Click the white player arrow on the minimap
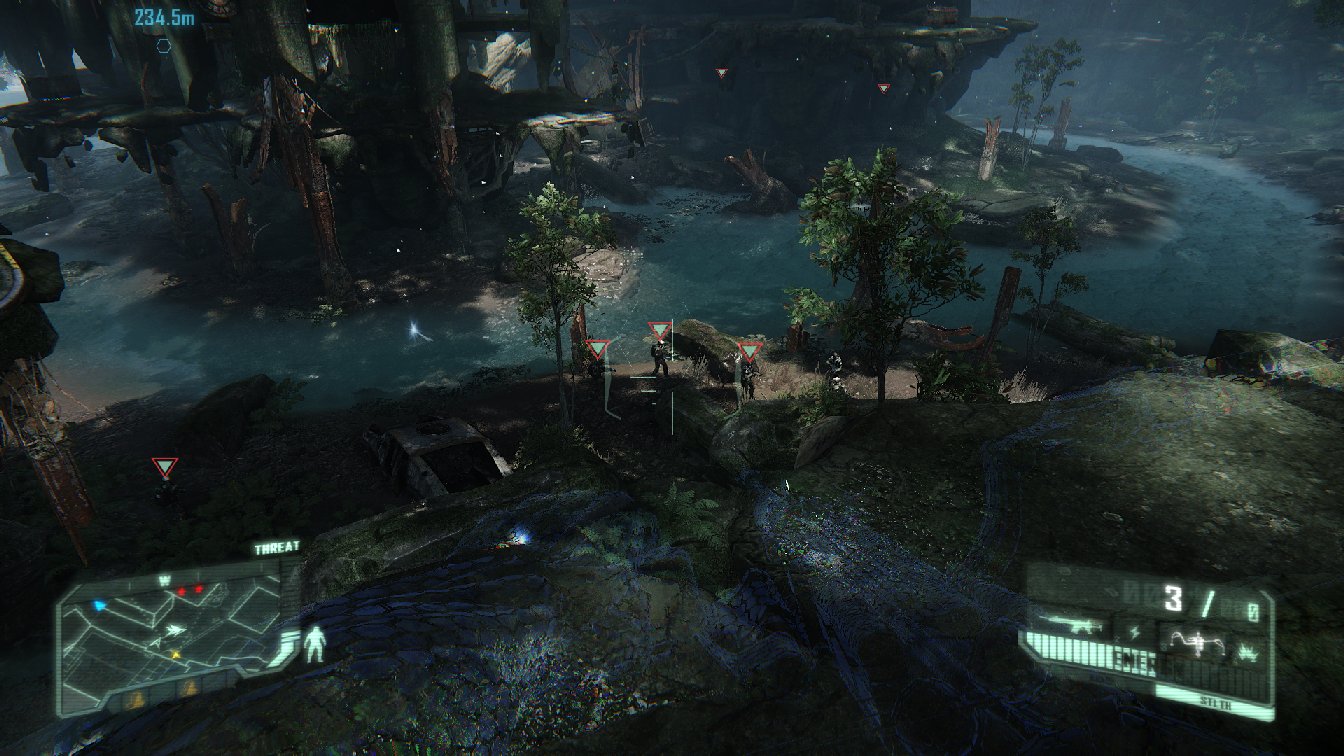Image resolution: width=1344 pixels, height=756 pixels. pos(176,630)
